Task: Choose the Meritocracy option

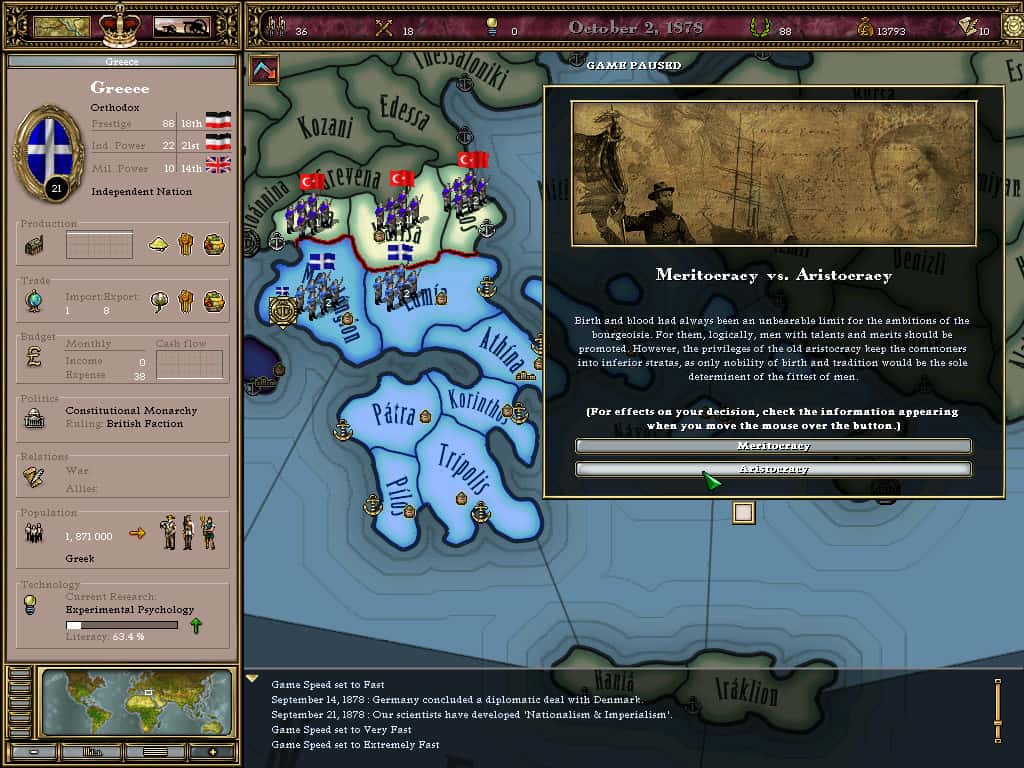Action: click(773, 446)
